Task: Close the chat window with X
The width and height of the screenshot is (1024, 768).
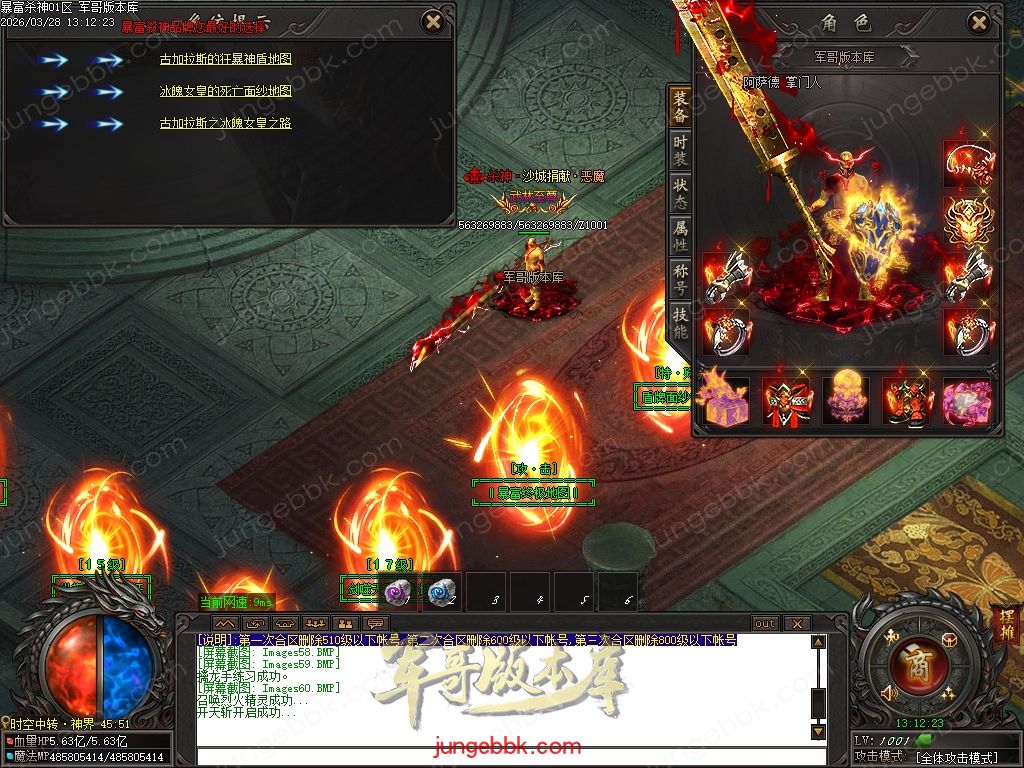Action: (797, 623)
